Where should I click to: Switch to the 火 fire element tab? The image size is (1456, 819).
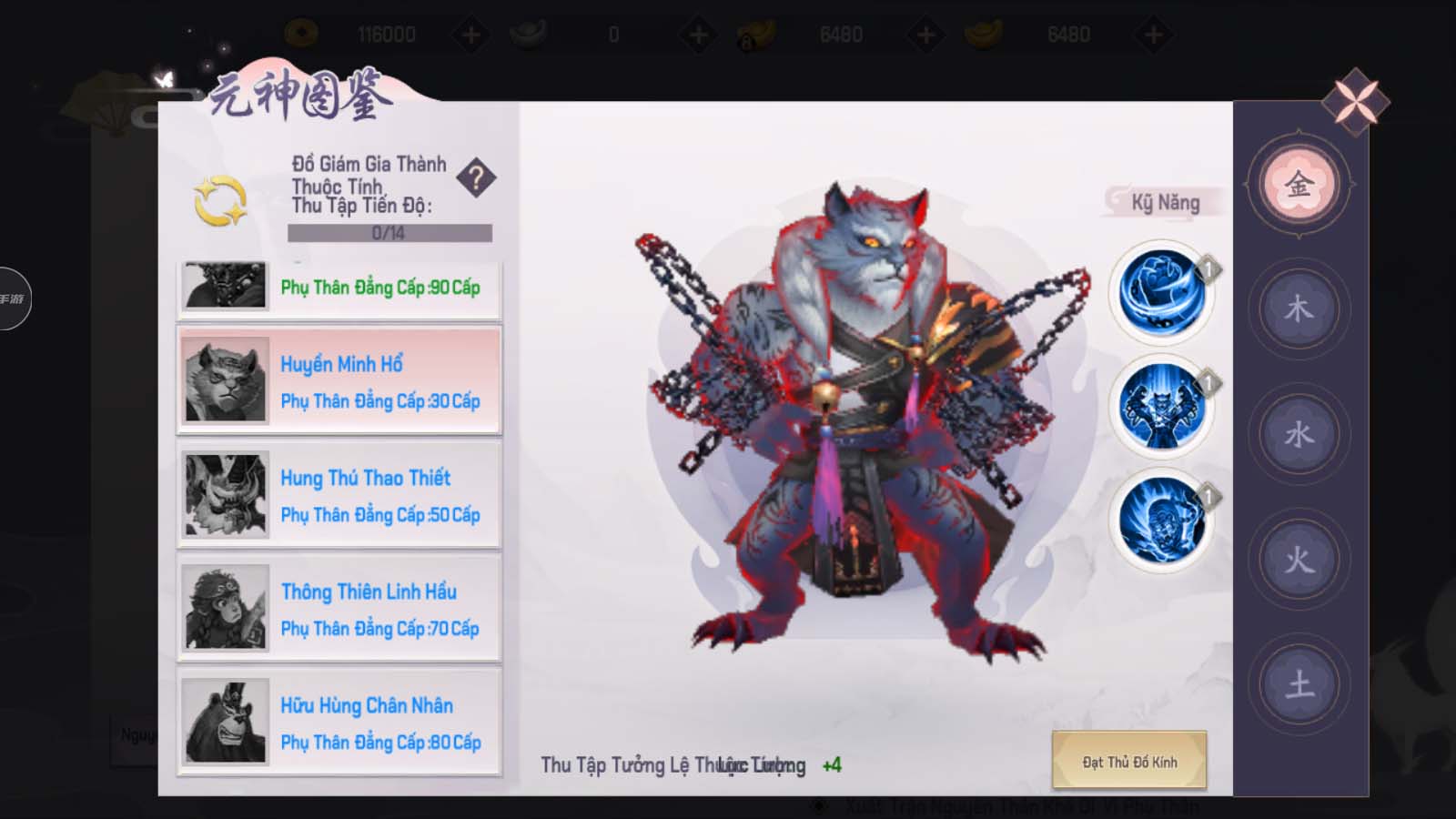tap(1299, 559)
